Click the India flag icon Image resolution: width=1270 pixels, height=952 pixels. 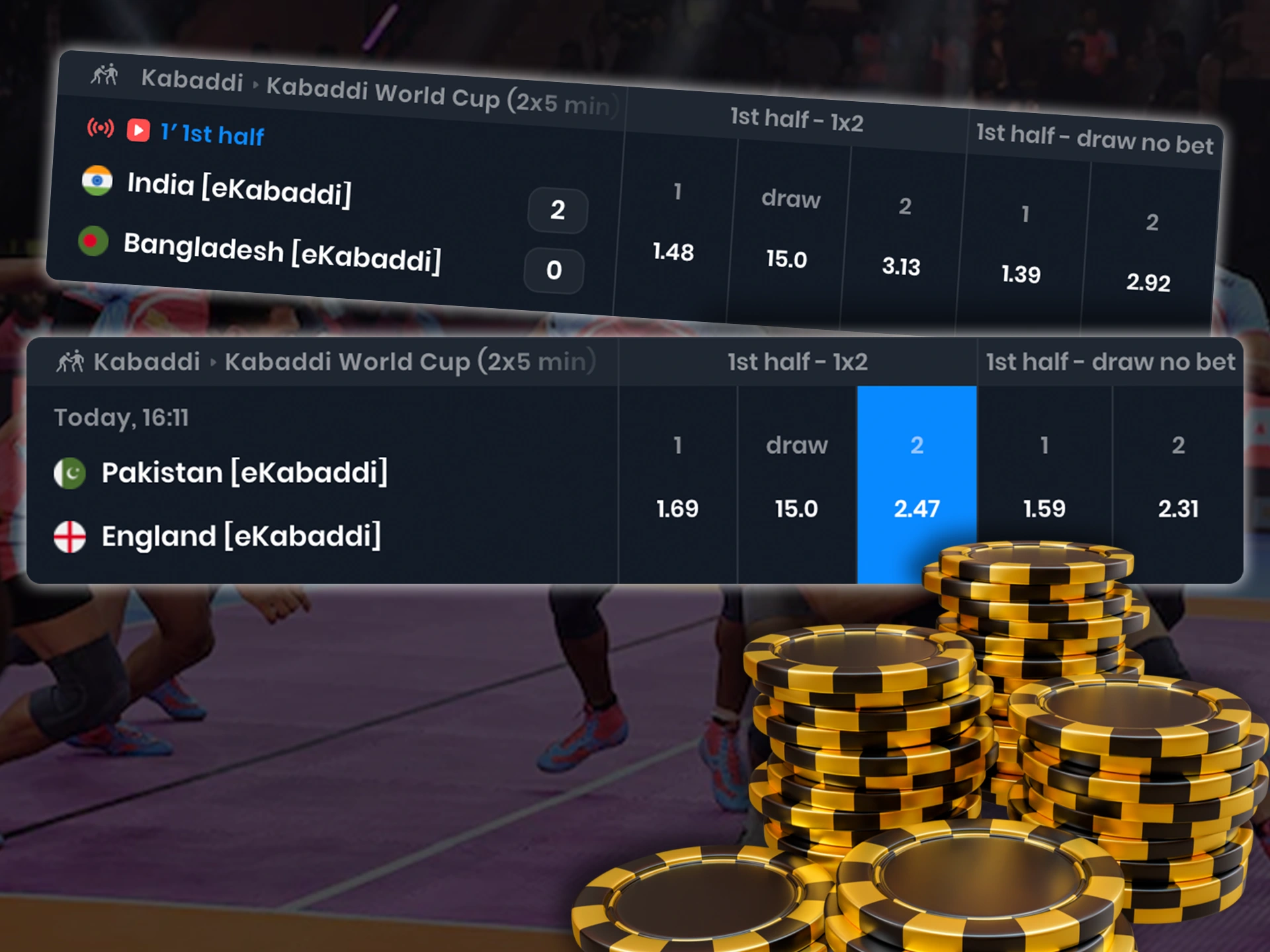point(97,180)
